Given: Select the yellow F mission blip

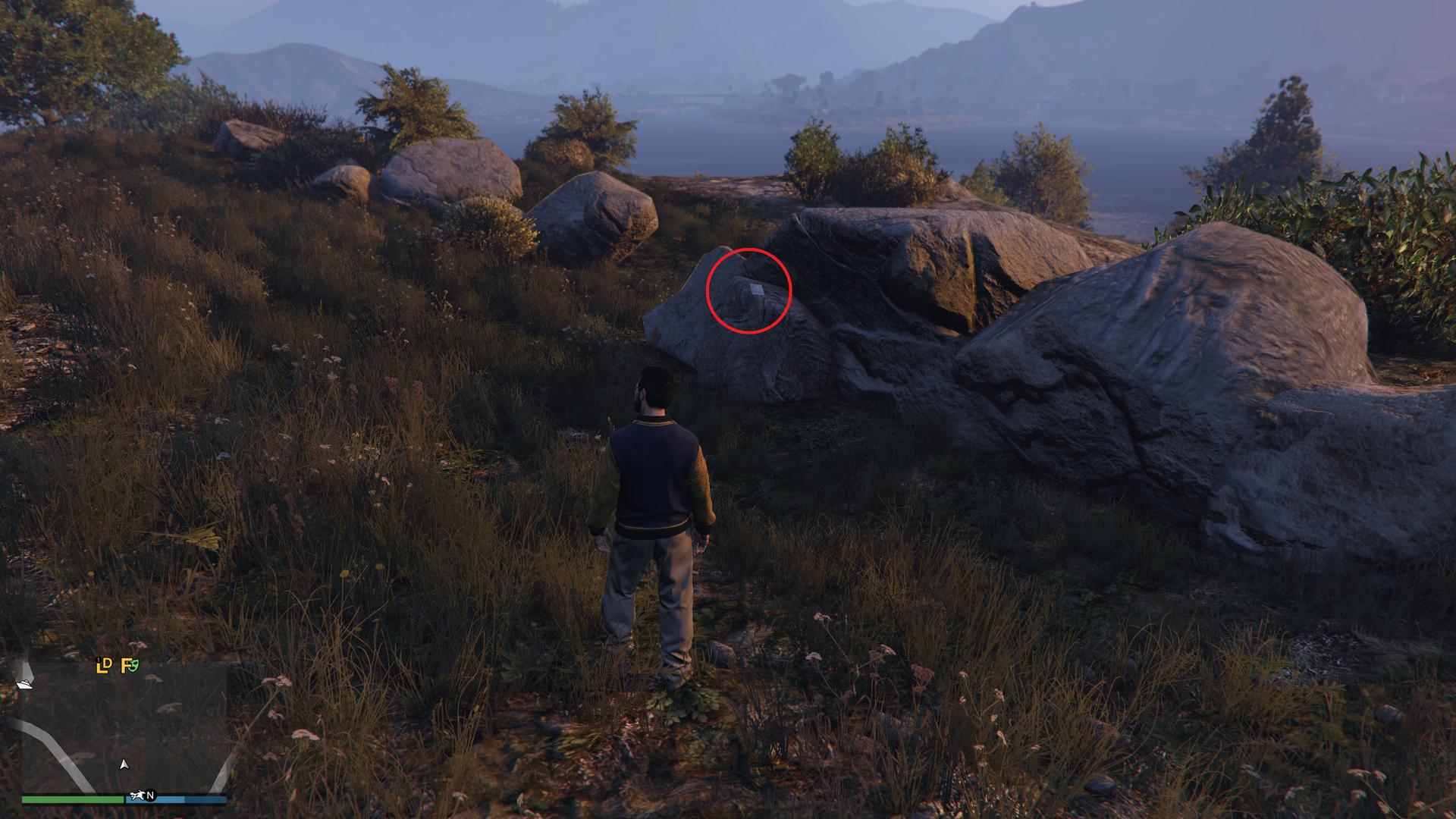Looking at the screenshot, I should point(126,667).
